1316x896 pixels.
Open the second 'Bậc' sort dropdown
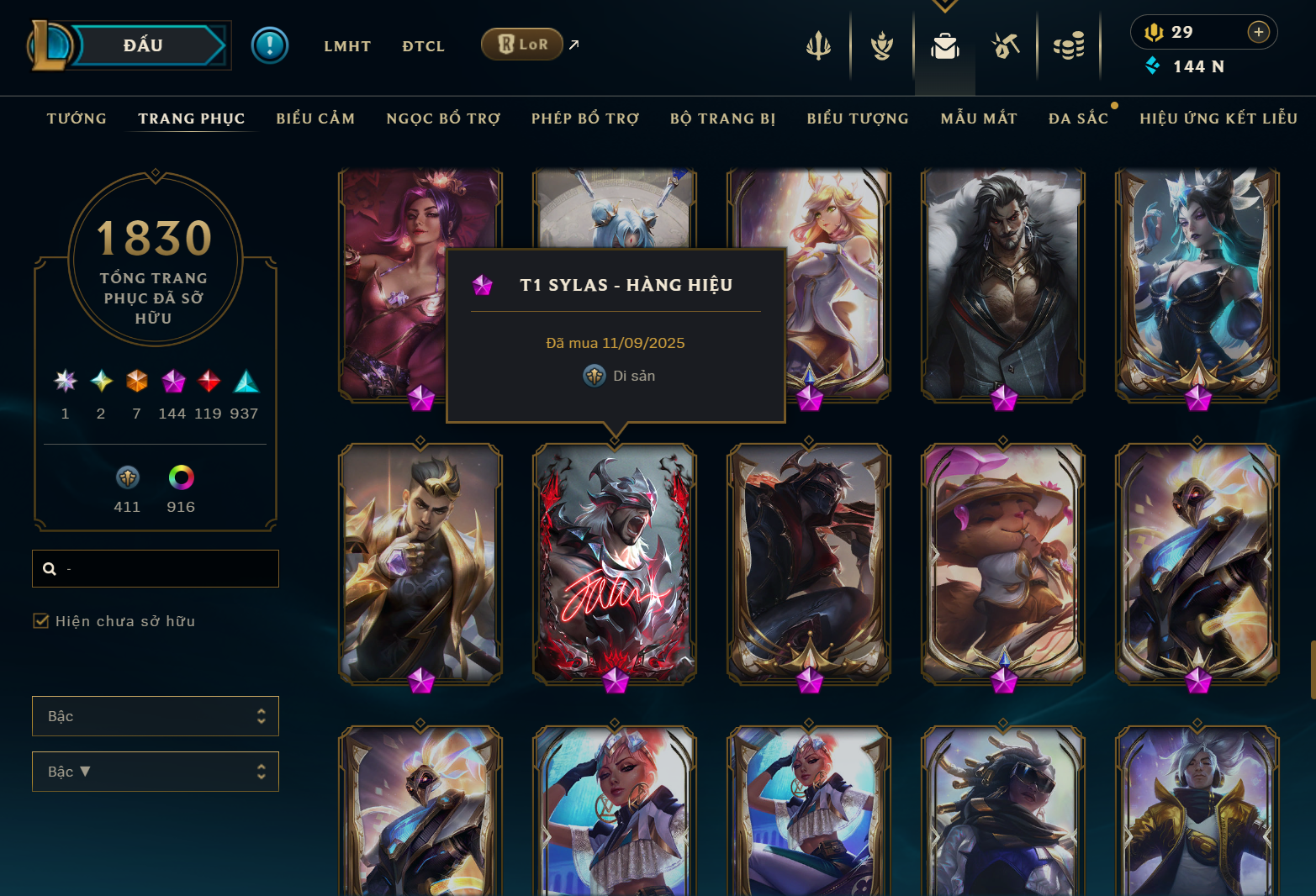coord(155,771)
